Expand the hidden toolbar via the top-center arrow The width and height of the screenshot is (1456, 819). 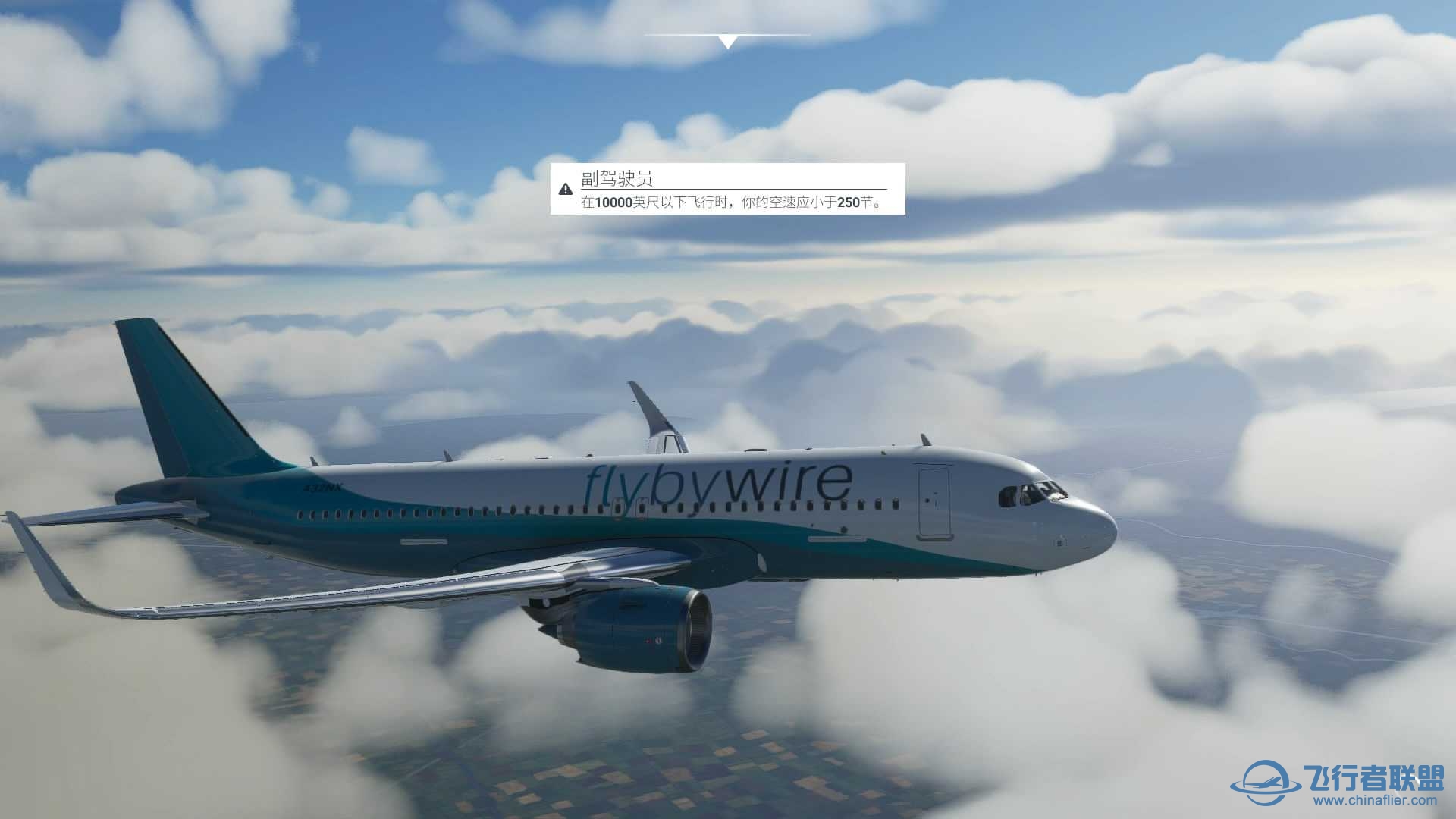pos(729,40)
